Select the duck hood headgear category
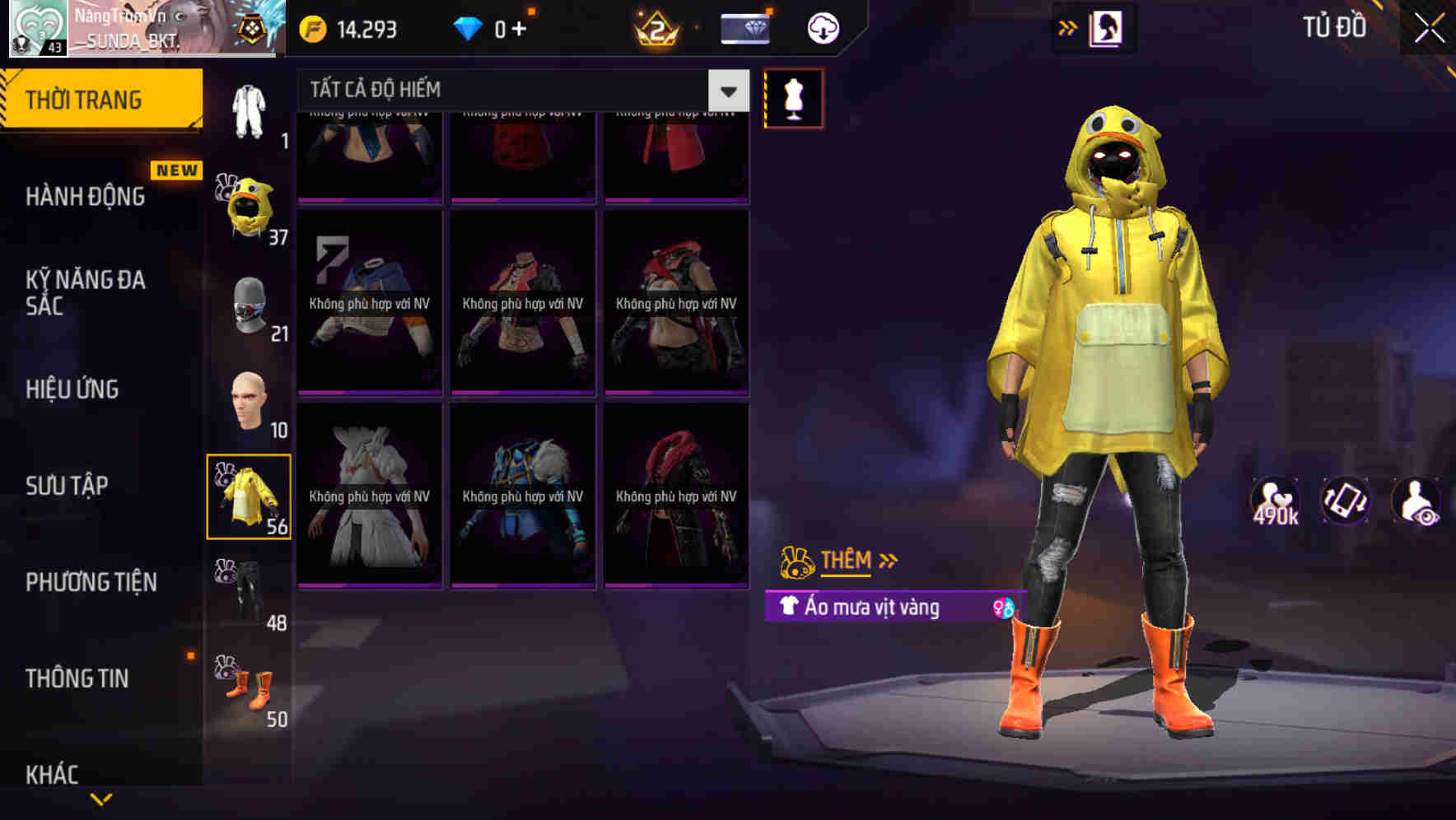Viewport: 1456px width, 820px height. [248, 206]
